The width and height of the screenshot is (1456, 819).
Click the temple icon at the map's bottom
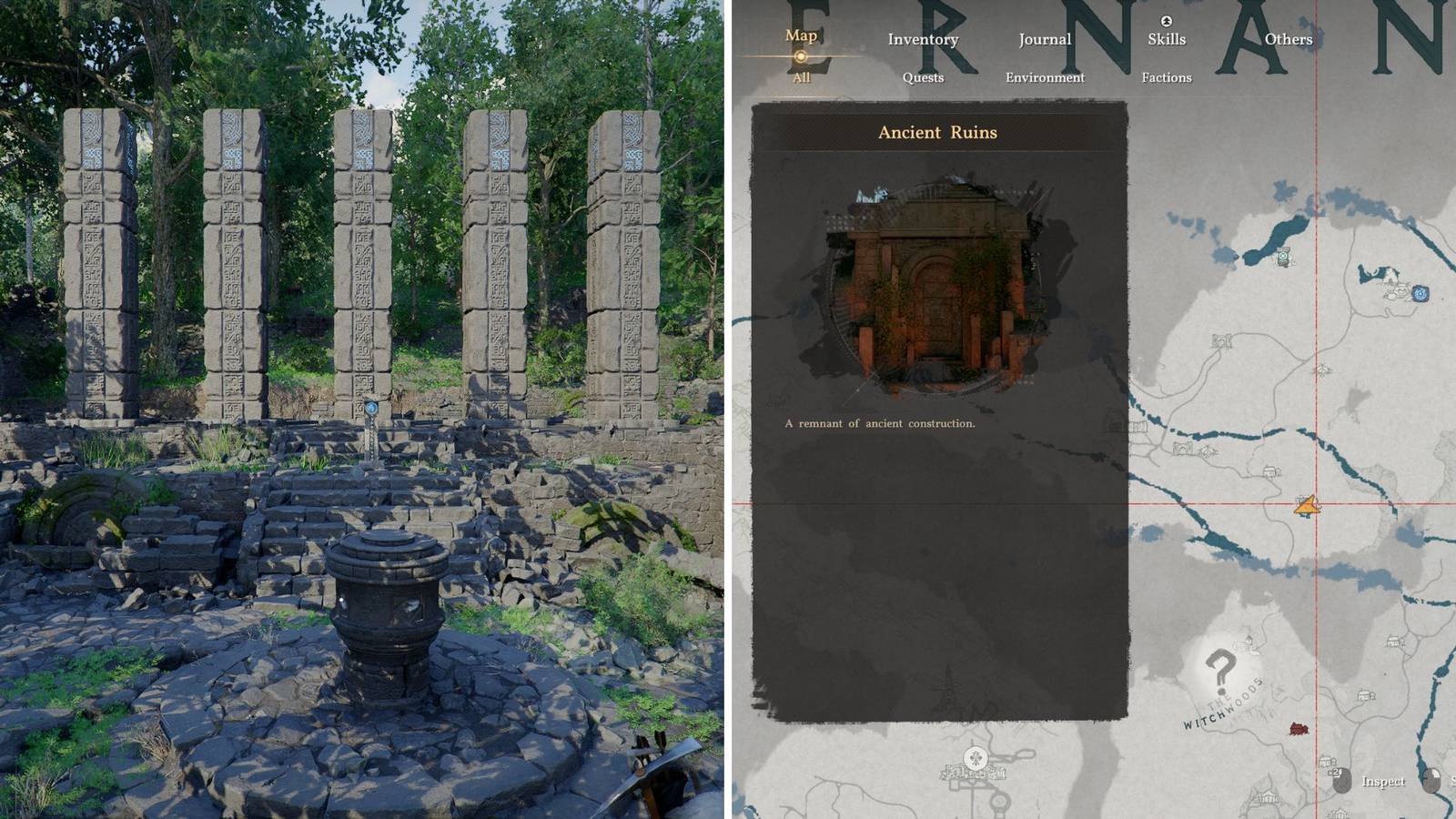pos(974,756)
